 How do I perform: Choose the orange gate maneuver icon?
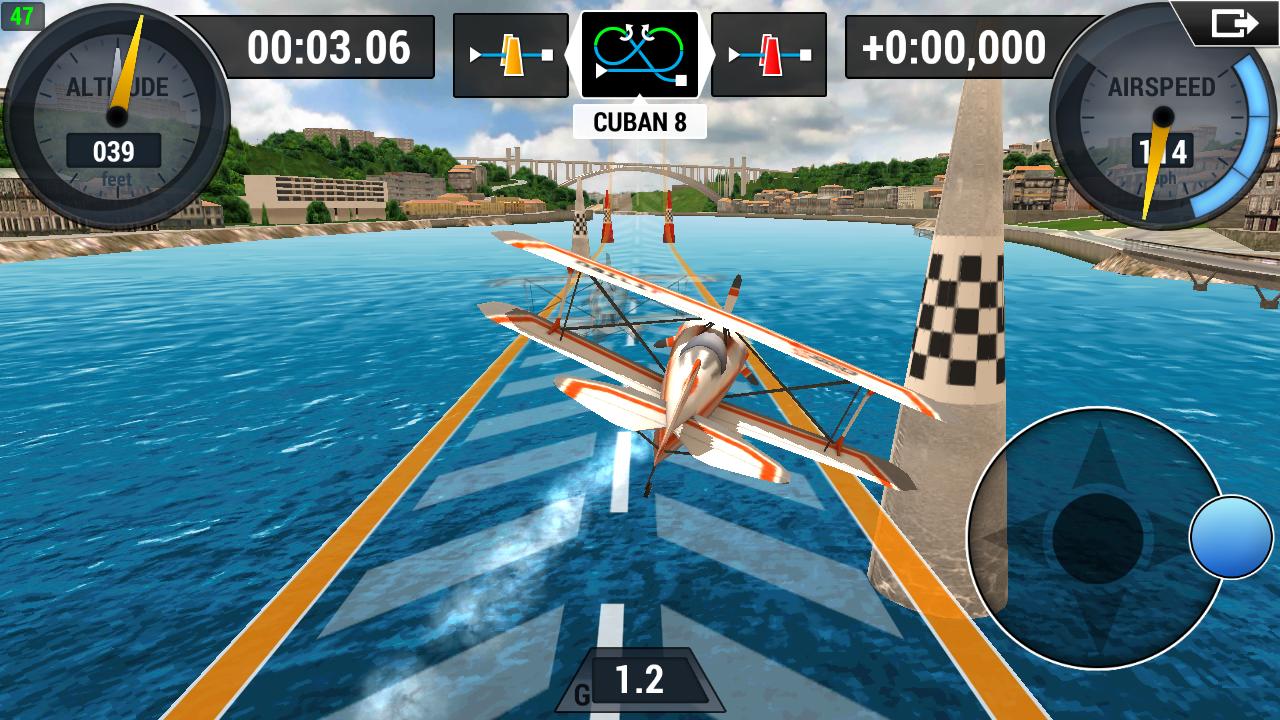coord(511,55)
